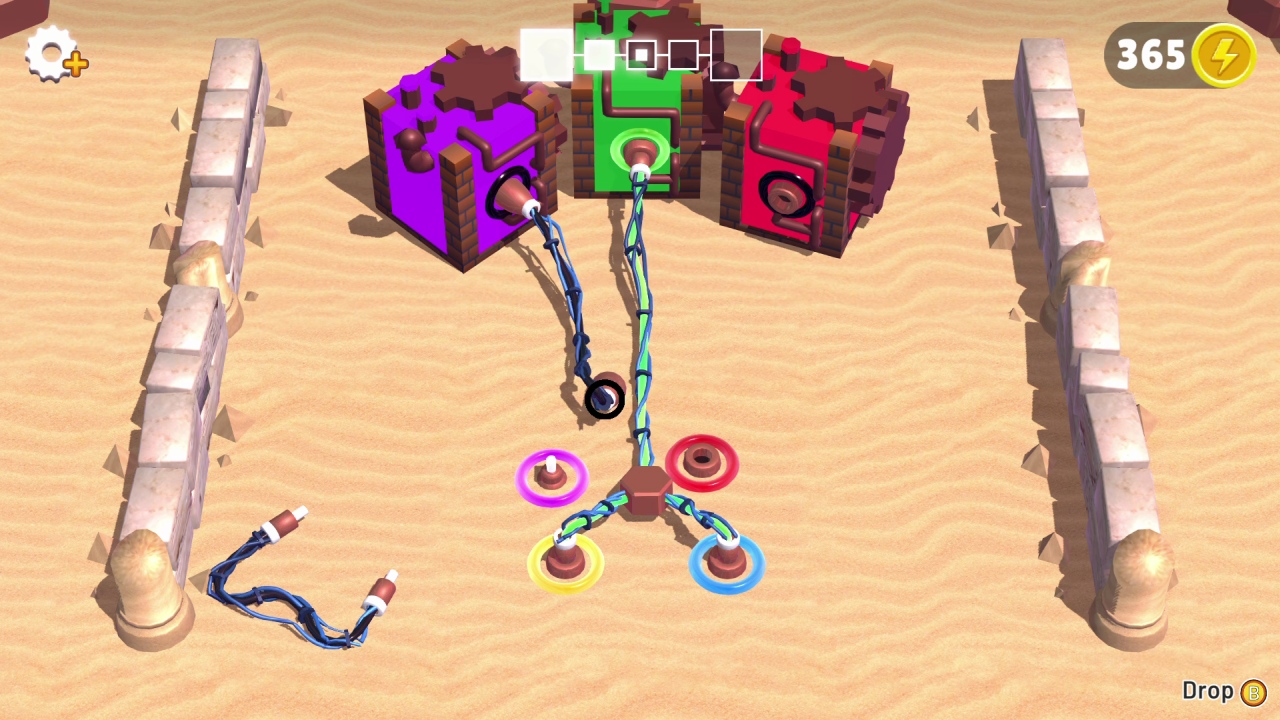
Task: Expand the first highlighted progress square
Action: point(546,55)
